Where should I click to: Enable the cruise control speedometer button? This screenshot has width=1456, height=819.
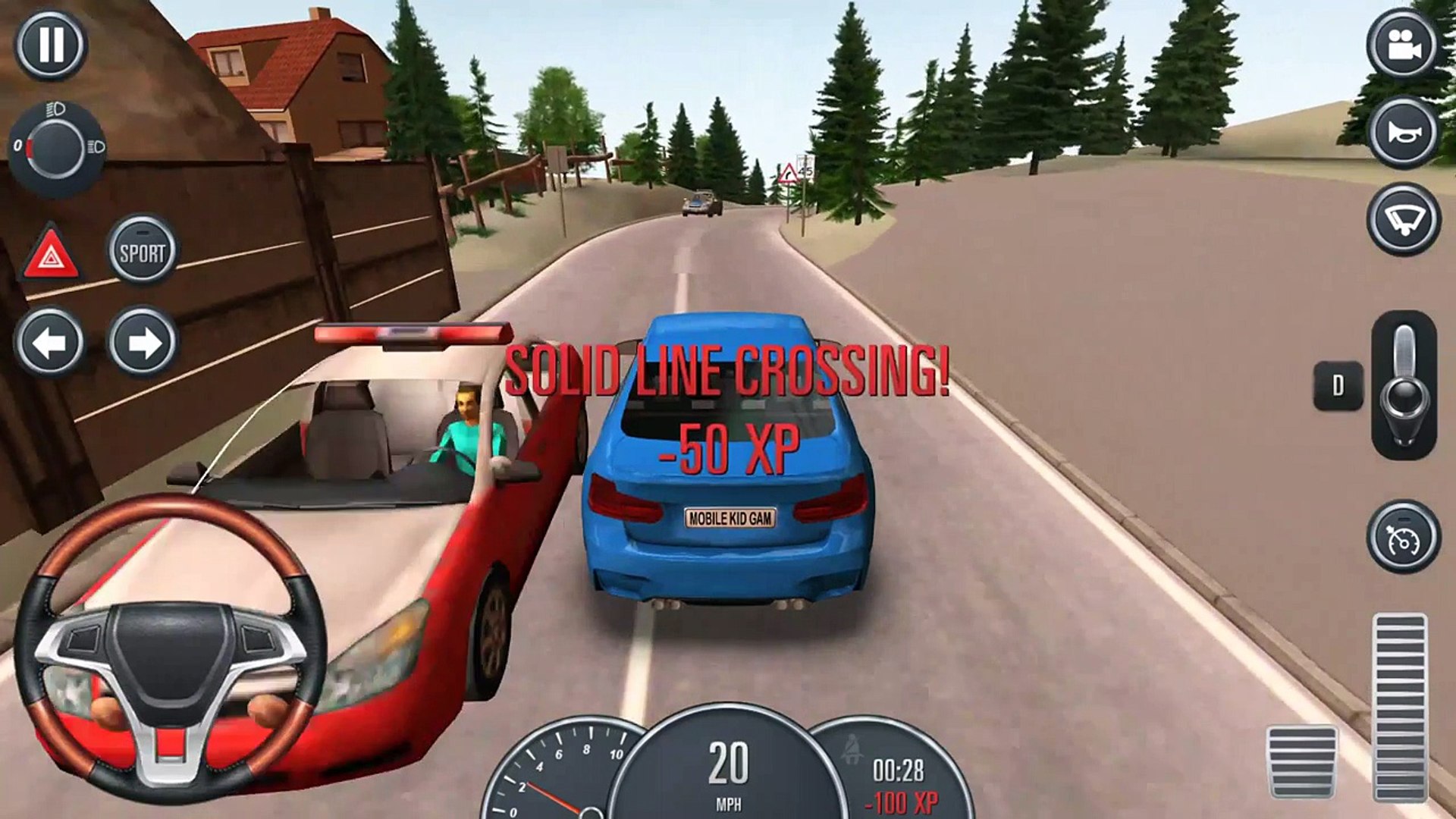[x=1403, y=537]
